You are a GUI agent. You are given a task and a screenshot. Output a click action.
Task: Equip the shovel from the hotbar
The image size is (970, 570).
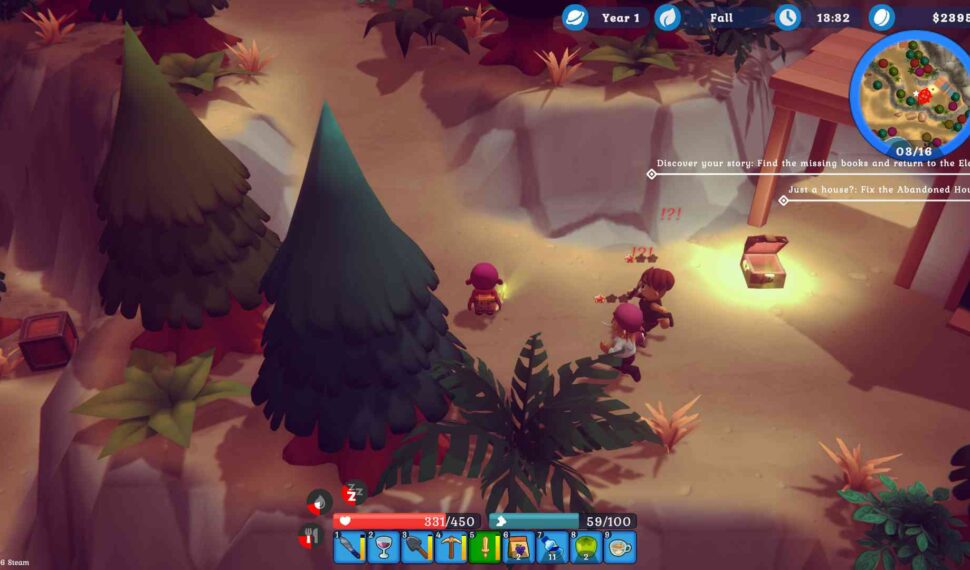coord(417,547)
